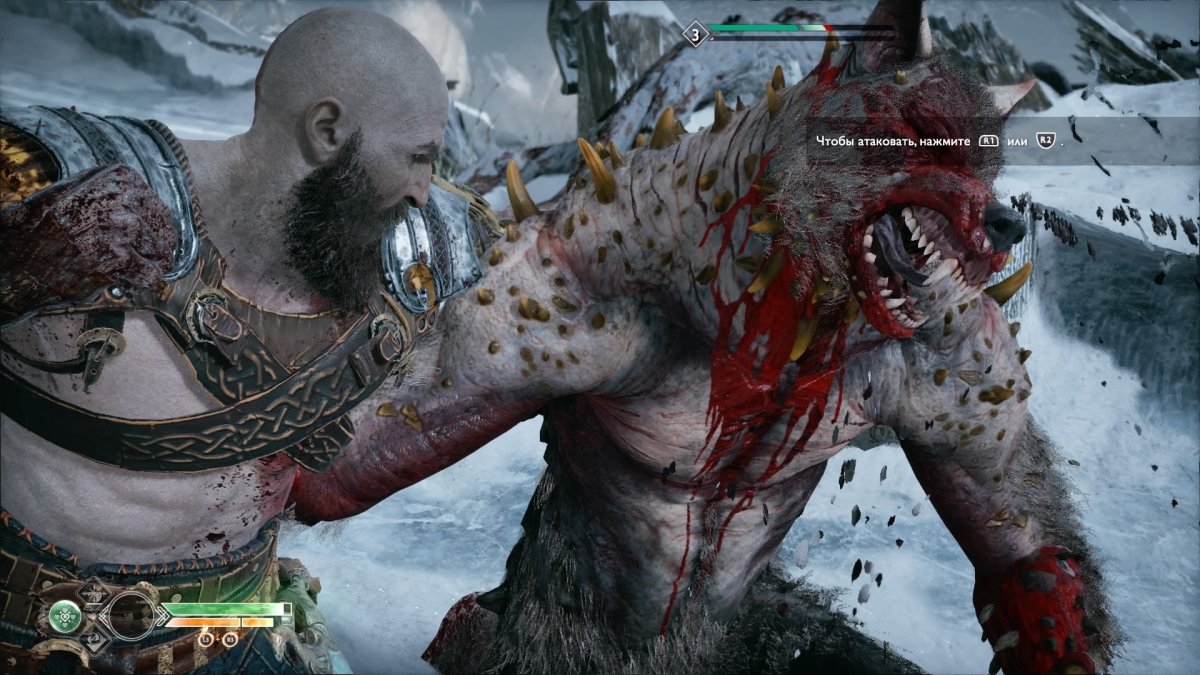Click the upper diamond weapon slot
The height and width of the screenshot is (675, 1200).
coord(95,592)
